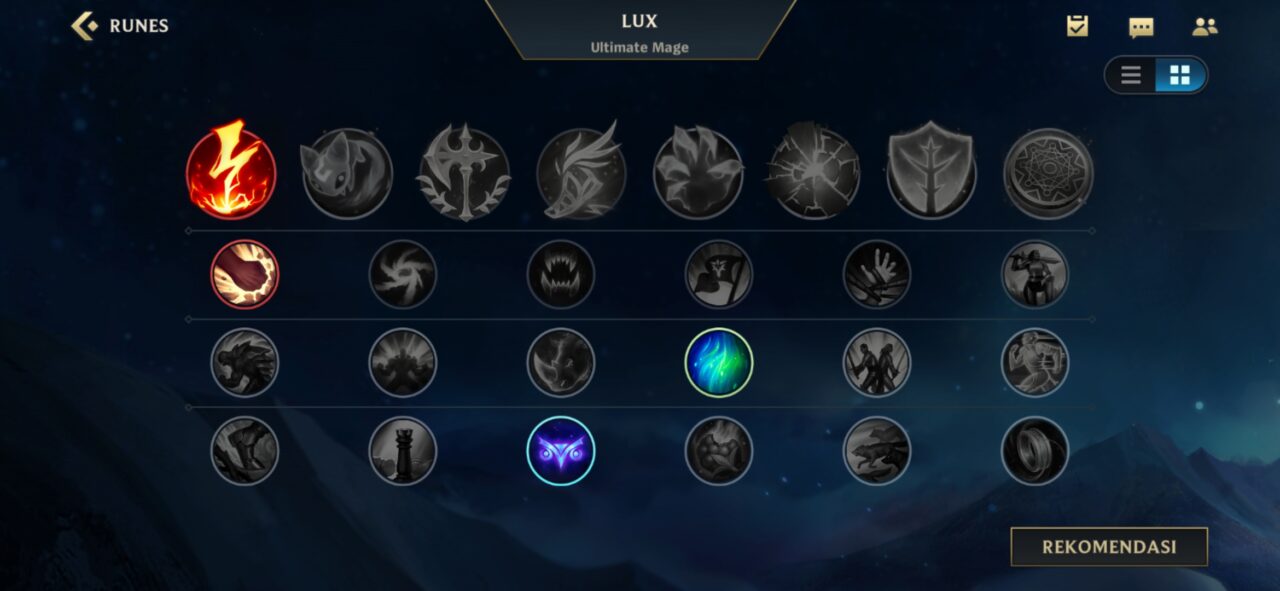This screenshot has width=1280, height=591.
Task: Choose the ornate round seal keystone rune
Action: [1048, 173]
